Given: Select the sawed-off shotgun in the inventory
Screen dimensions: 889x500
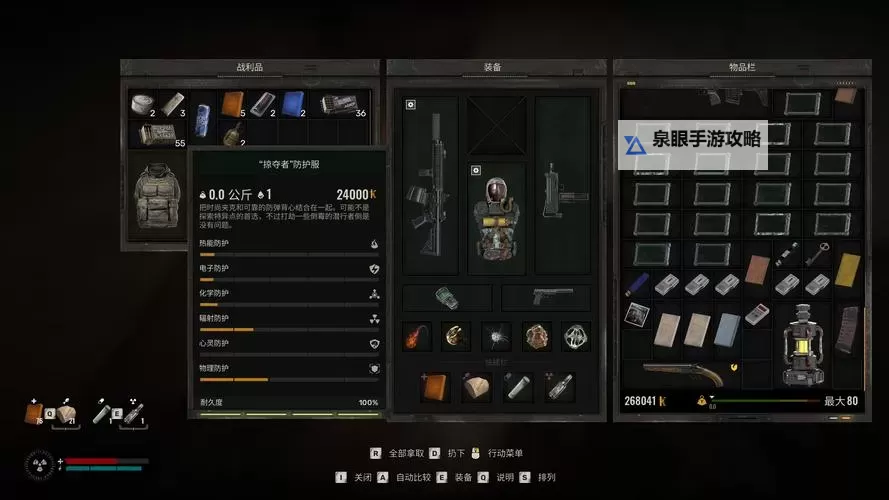Looking at the screenshot, I should [684, 373].
